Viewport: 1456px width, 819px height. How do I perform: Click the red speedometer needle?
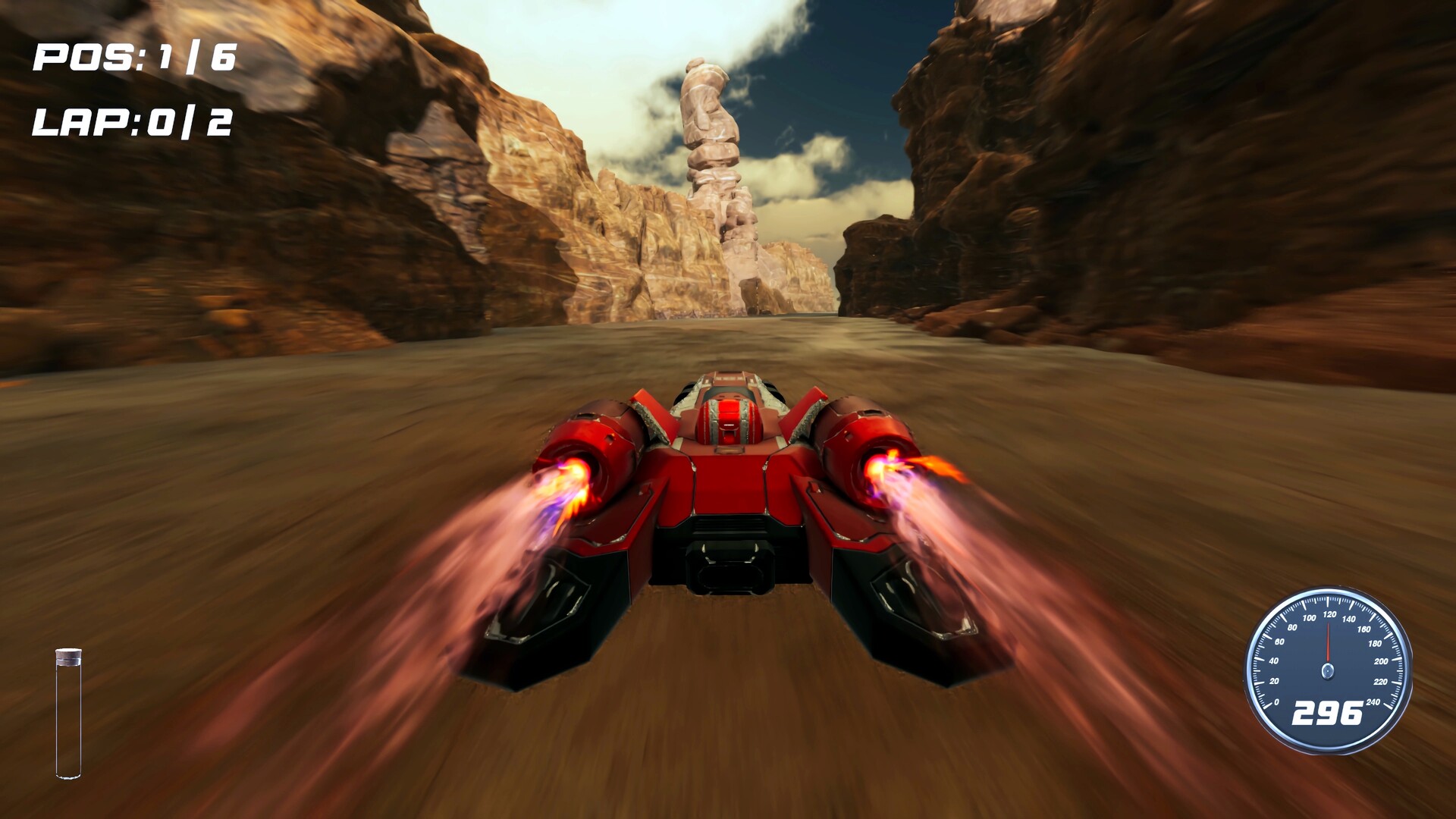click(x=1329, y=641)
